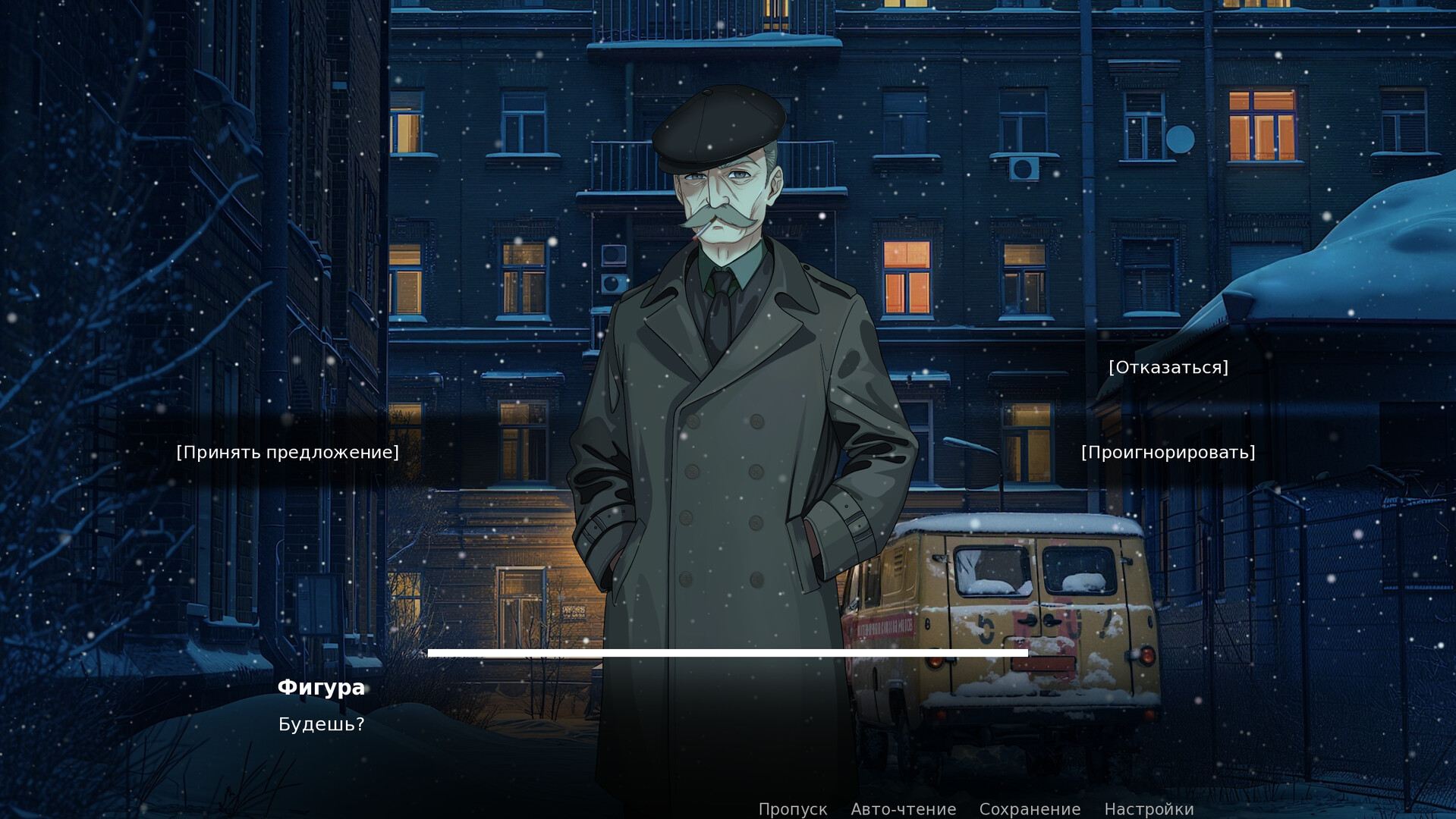Viewport: 1456px width, 819px height.
Task: Click the white progress line above the dialogue
Action: click(727, 653)
